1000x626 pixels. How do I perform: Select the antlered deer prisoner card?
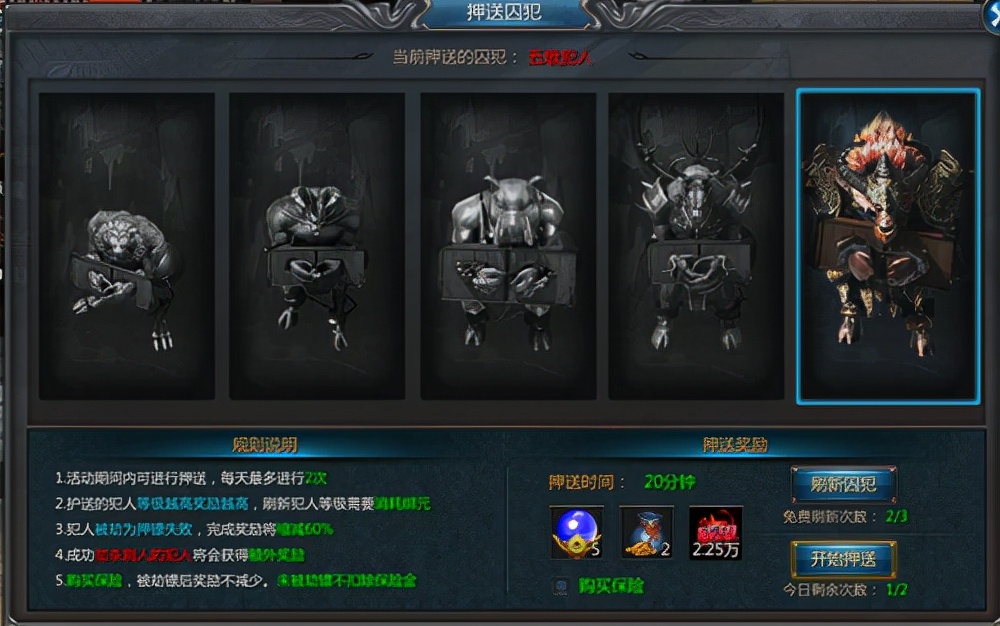[x=696, y=246]
